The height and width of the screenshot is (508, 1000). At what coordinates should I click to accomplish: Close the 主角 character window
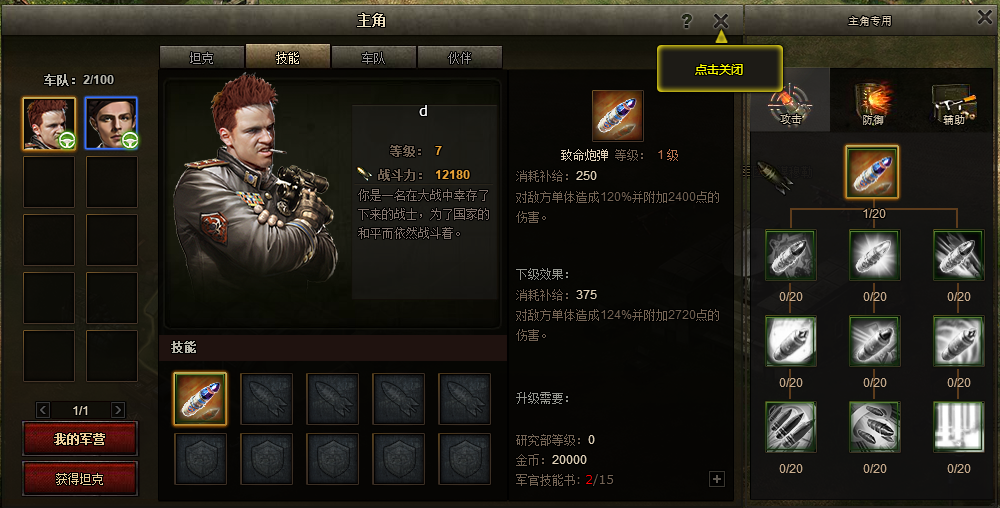pos(721,20)
